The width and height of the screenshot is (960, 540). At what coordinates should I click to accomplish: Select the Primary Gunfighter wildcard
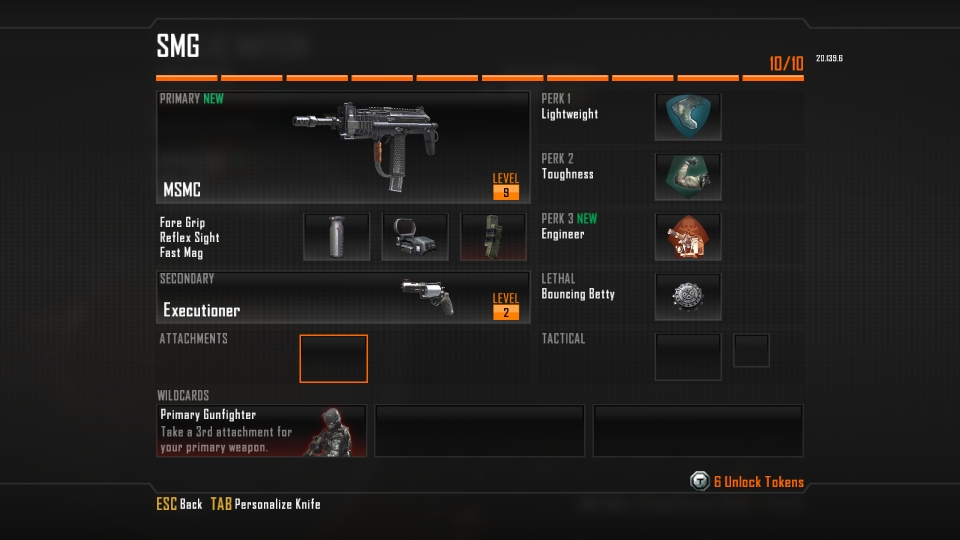(x=262, y=431)
